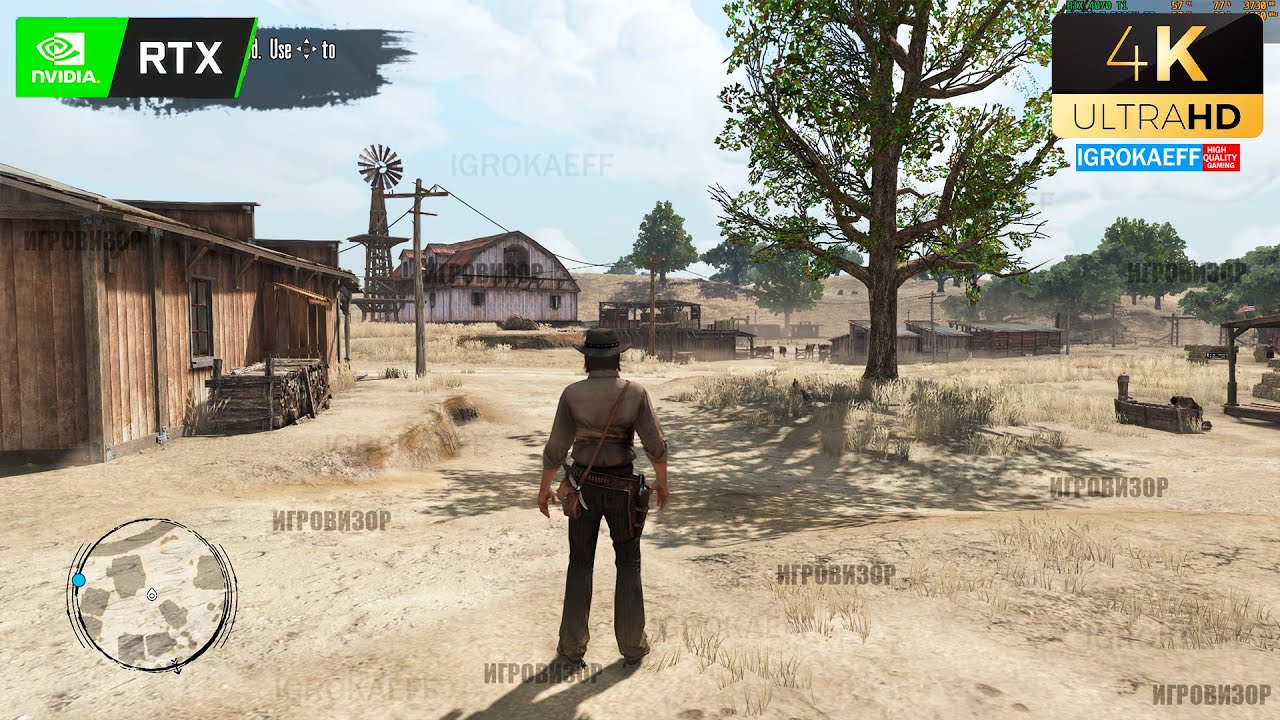Click the white house icon on the minimap
The width and height of the screenshot is (1280, 720).
pos(152,595)
